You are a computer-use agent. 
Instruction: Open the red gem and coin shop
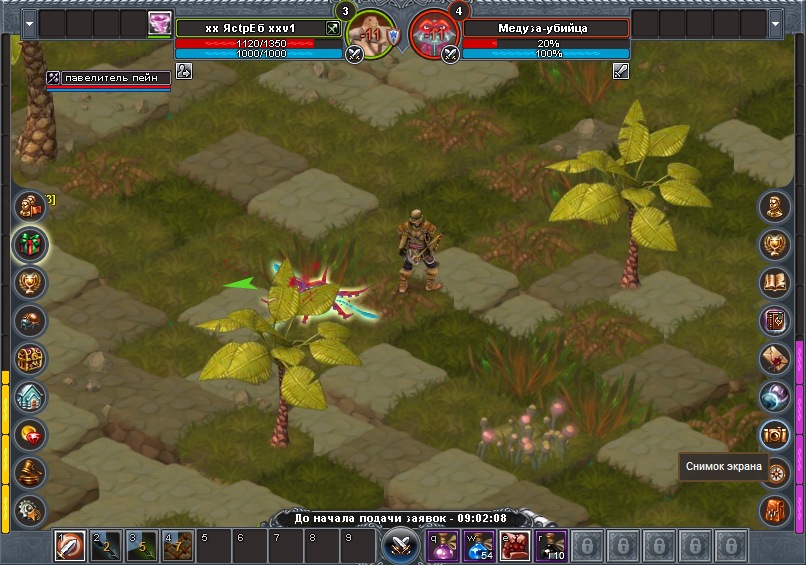(x=30, y=434)
